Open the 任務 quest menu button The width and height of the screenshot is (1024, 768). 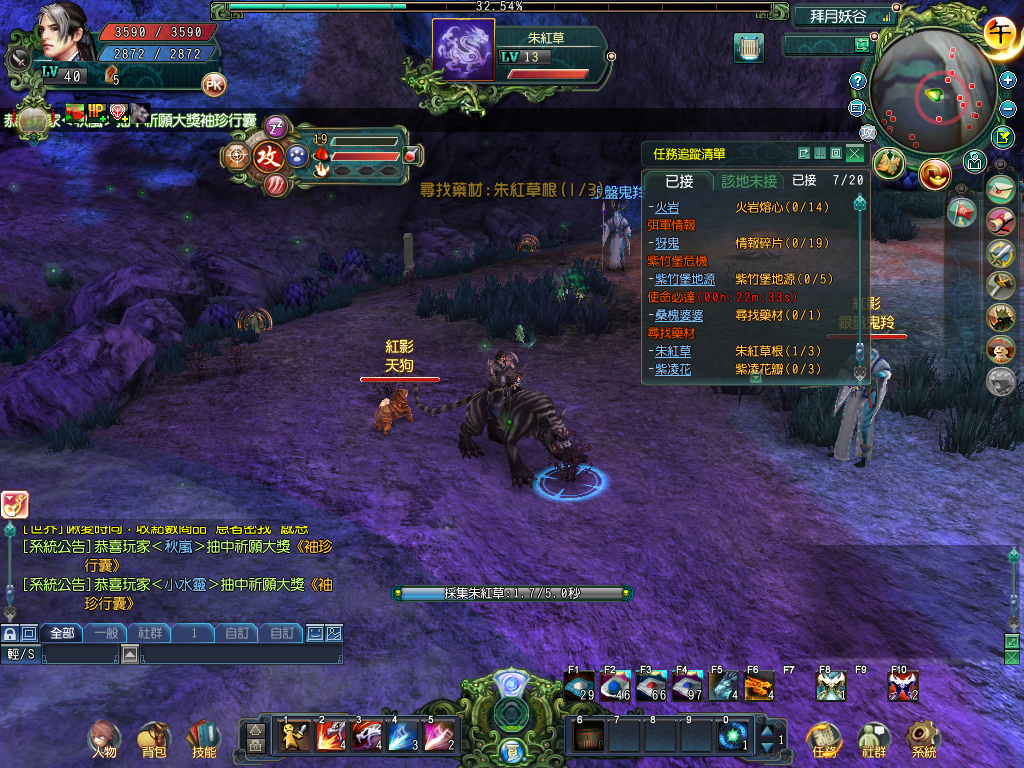coord(824,739)
